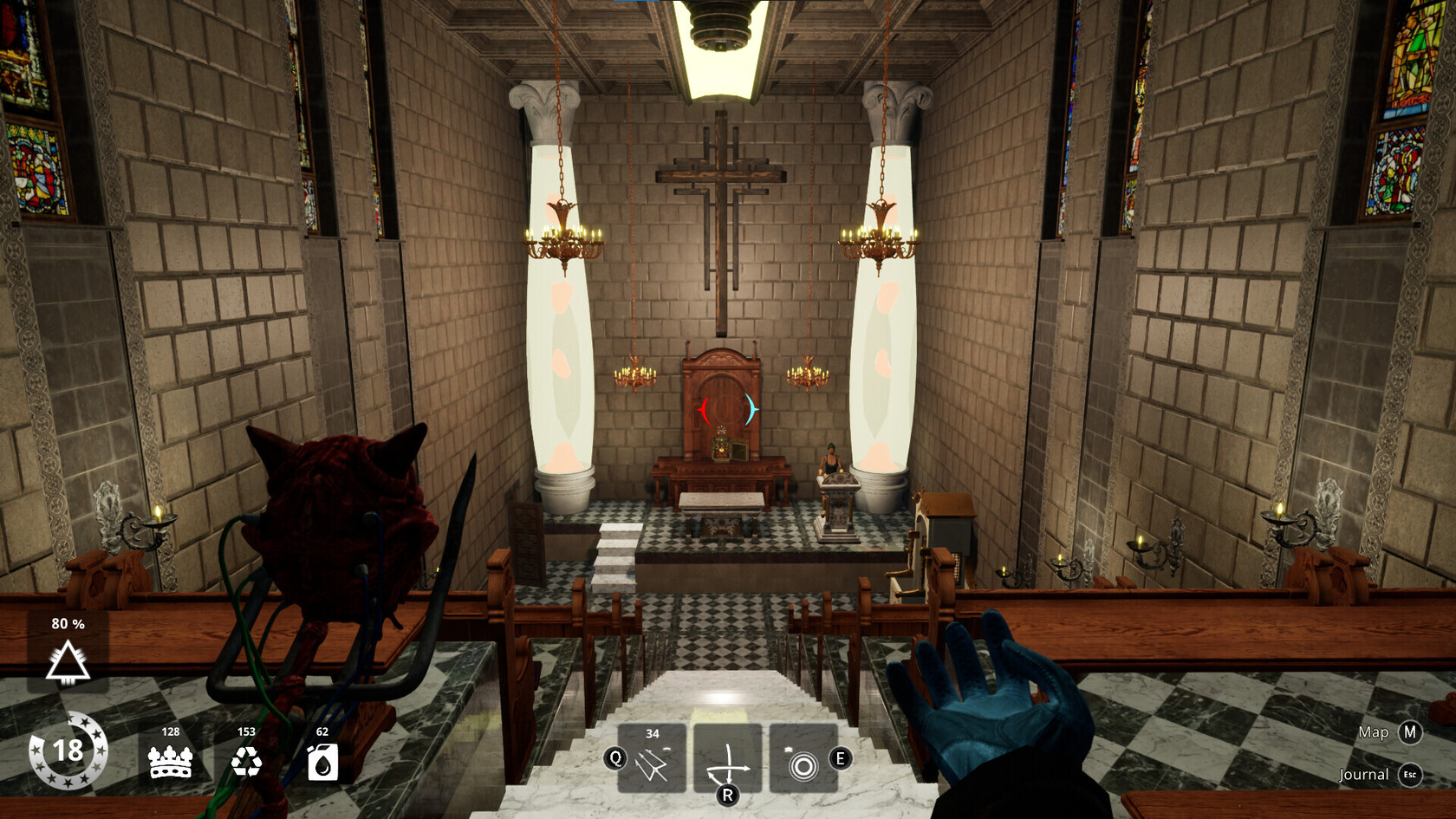Click the horseshoe badge showing level 18
Image resolution: width=1456 pixels, height=819 pixels.
click(x=68, y=752)
